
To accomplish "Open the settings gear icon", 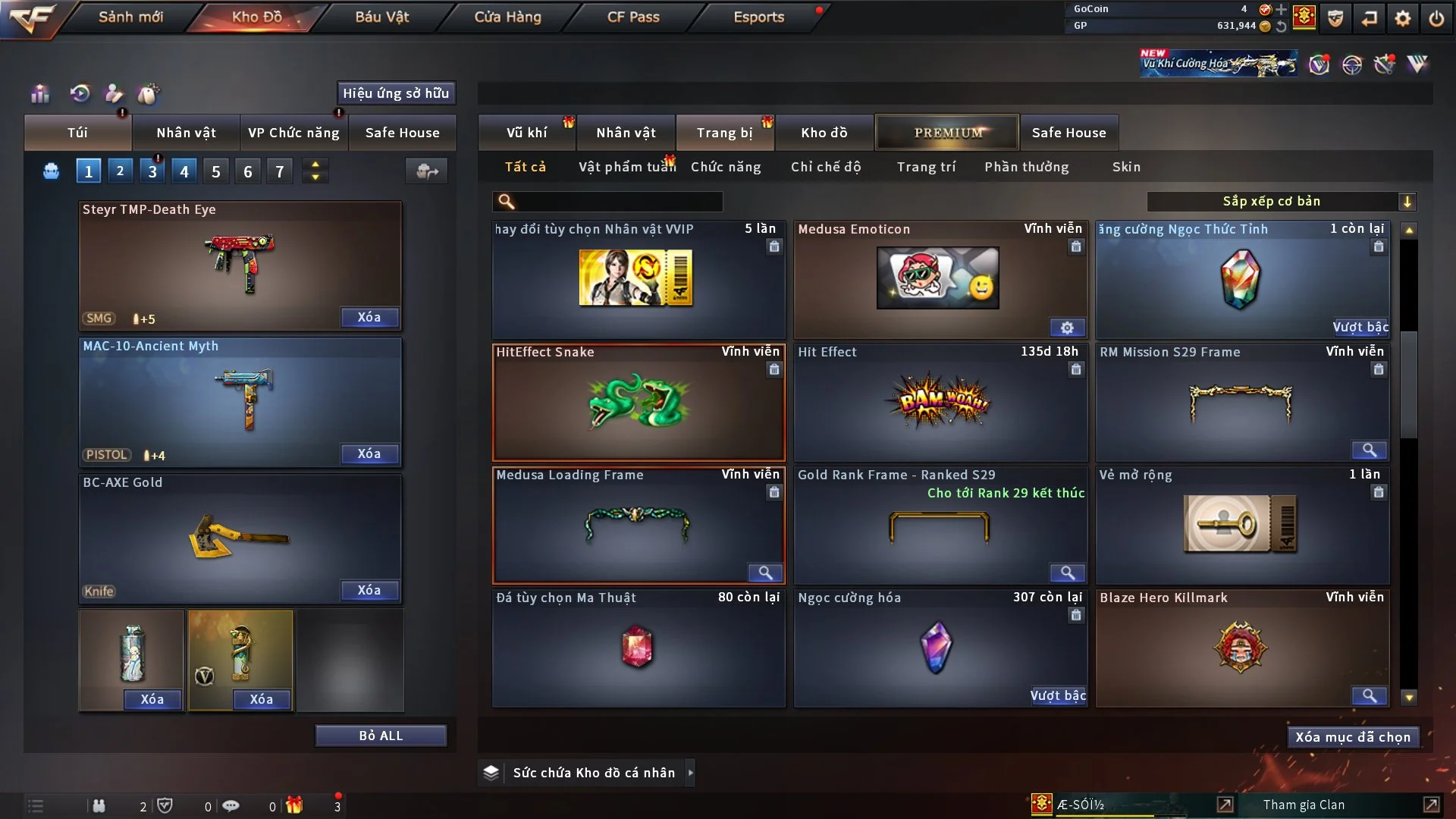I will click(x=1403, y=17).
